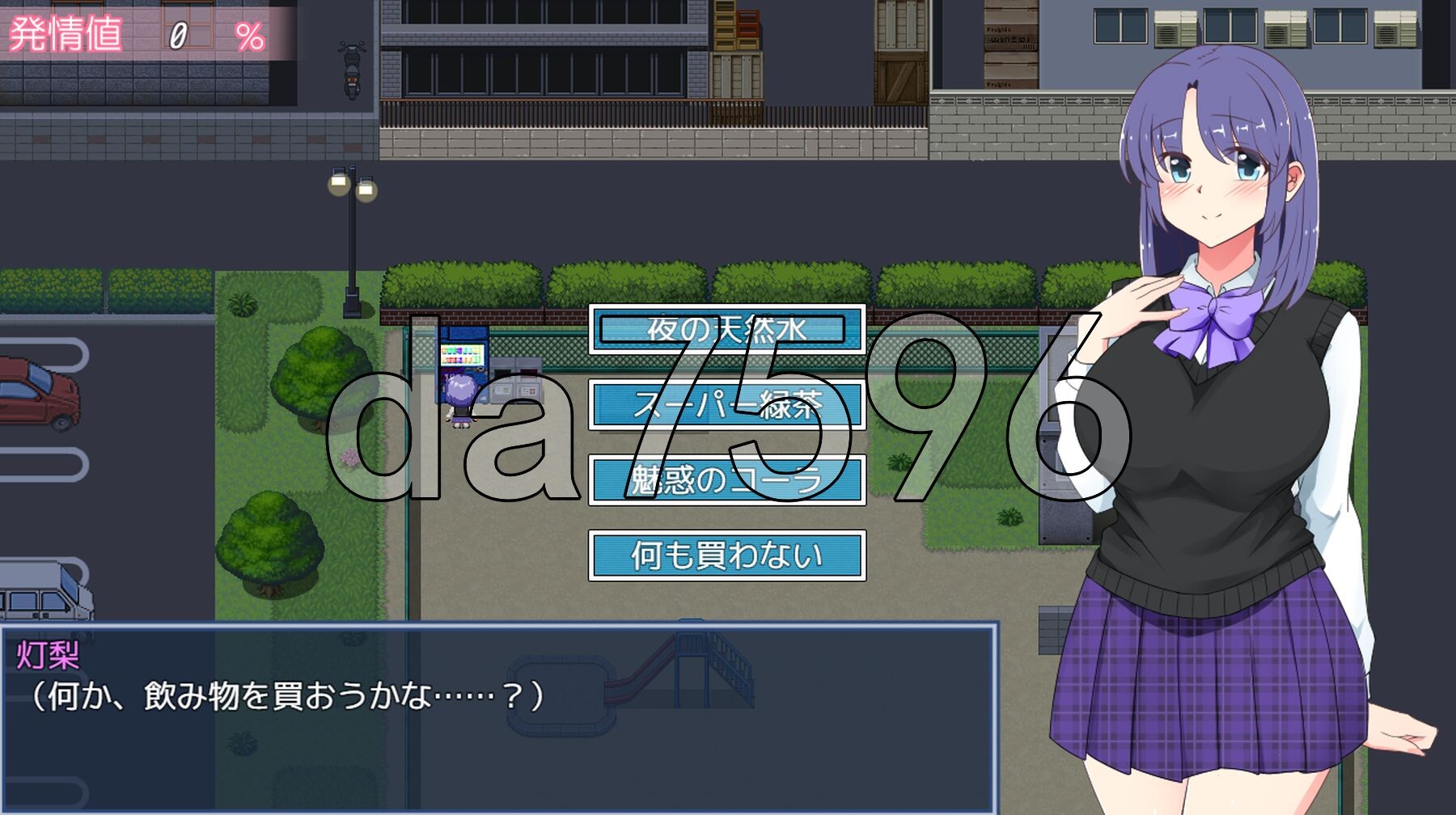Click the 発情値 arousal meter label
The width and height of the screenshot is (1456, 815).
[x=65, y=34]
